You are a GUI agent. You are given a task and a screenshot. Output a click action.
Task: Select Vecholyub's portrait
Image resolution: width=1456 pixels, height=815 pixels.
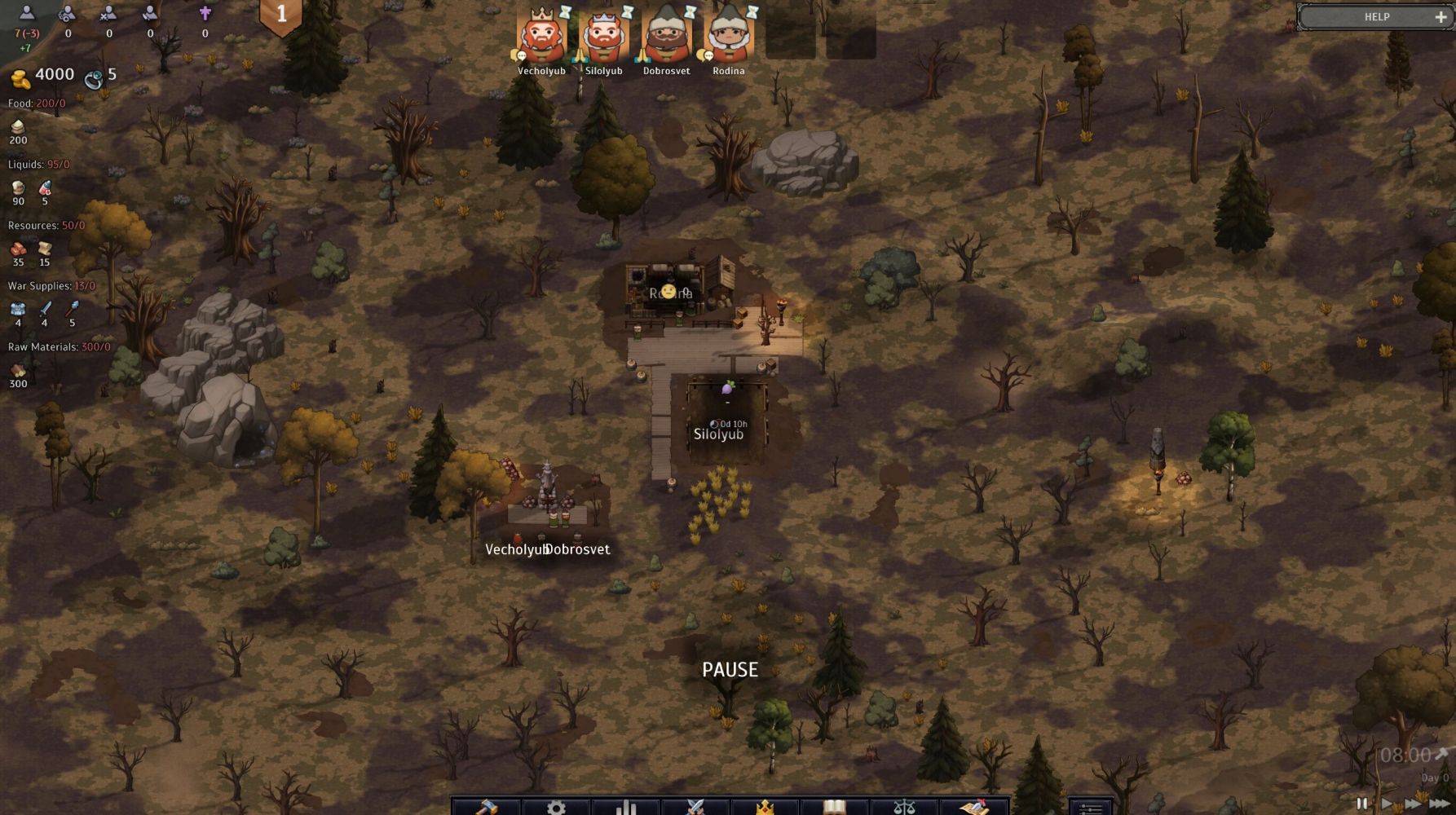pyautogui.click(x=542, y=37)
